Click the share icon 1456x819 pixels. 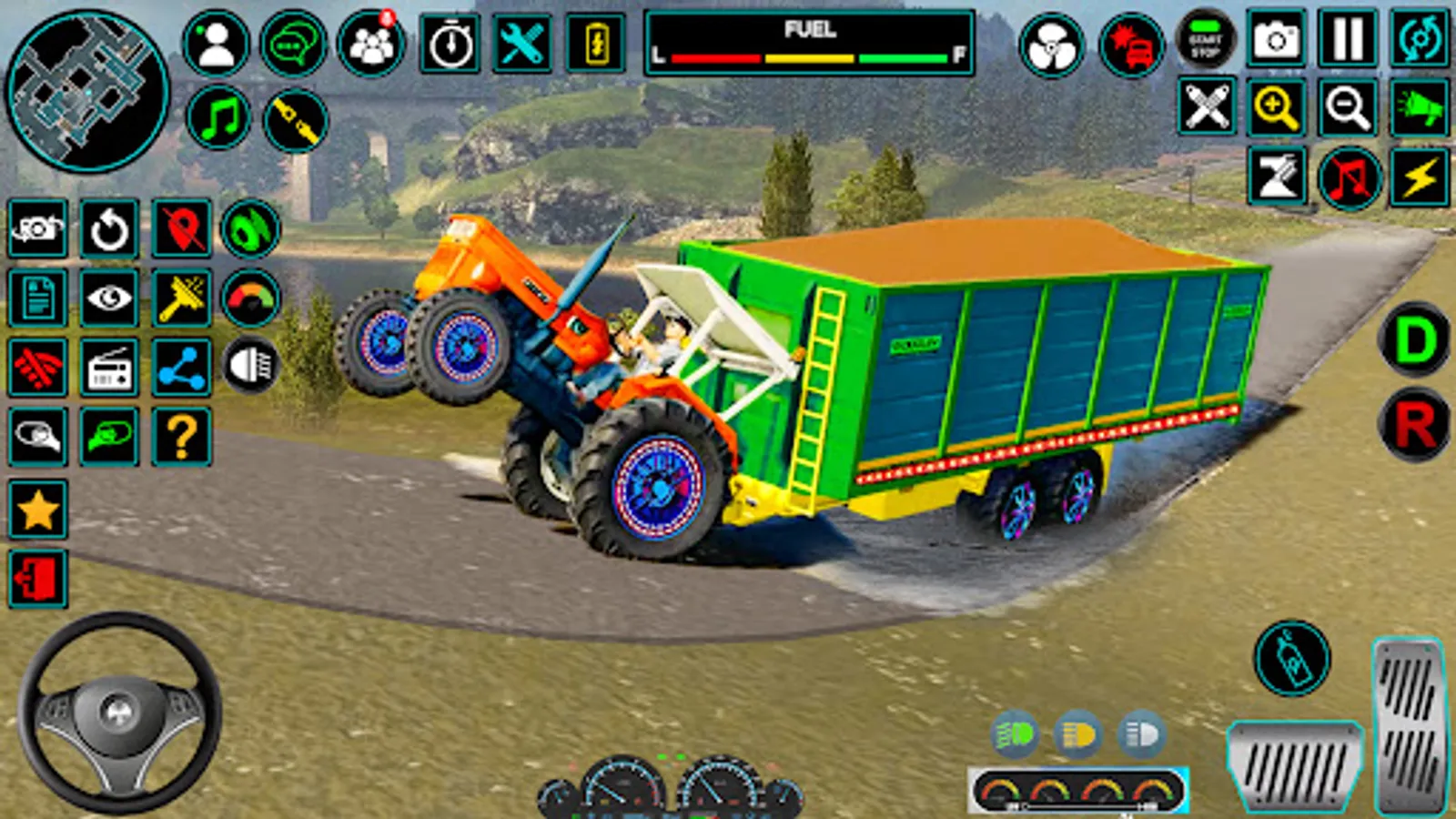[181, 369]
